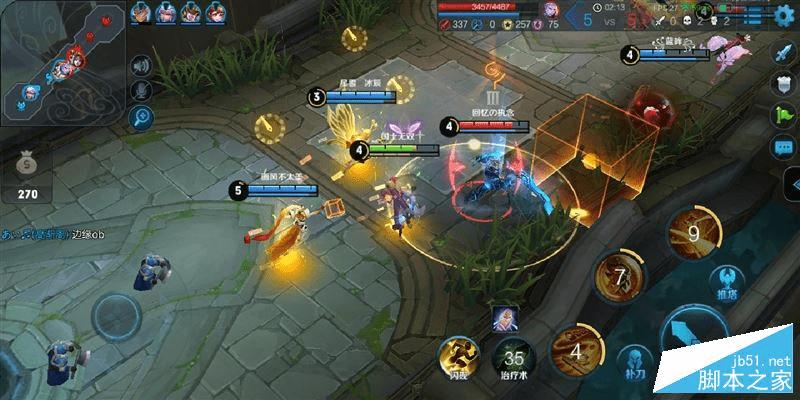The image size is (800, 400).
Task: Click the magnifier button beside the minimap
Action: tap(141, 117)
